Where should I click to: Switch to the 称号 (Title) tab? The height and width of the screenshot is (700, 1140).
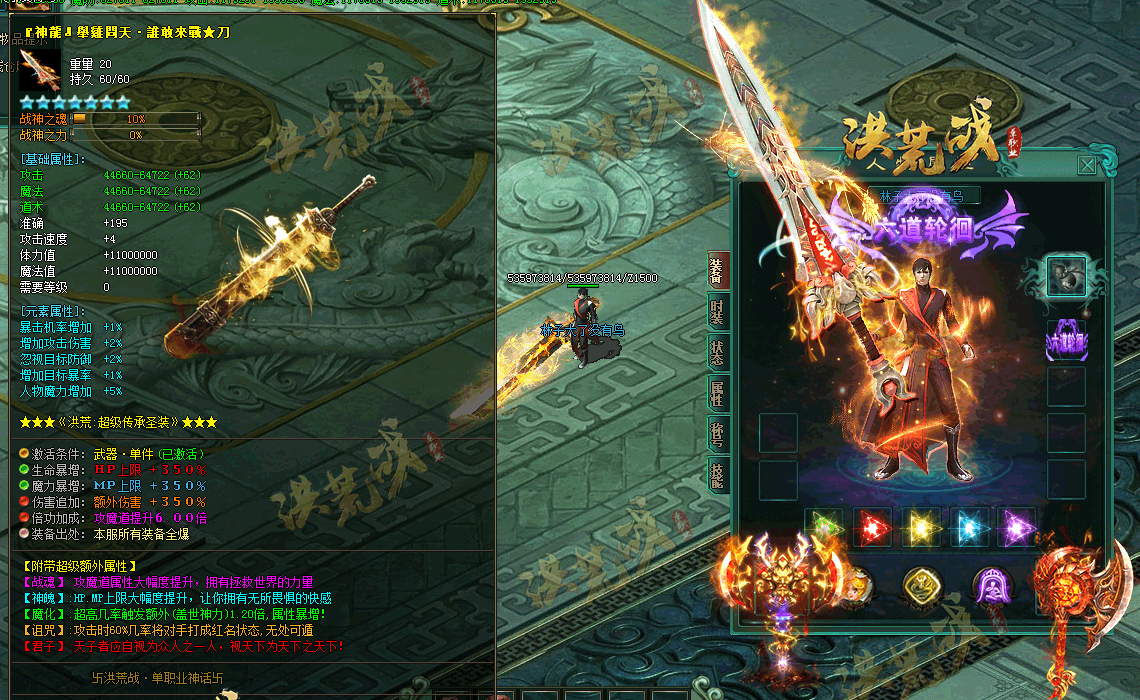pos(717,434)
